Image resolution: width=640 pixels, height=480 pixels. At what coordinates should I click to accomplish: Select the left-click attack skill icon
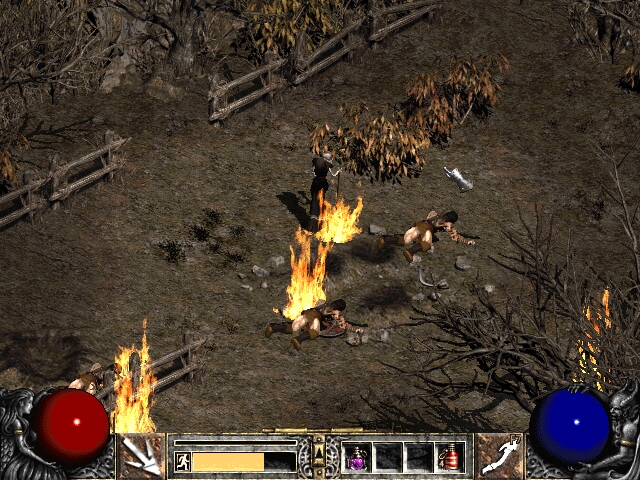pyautogui.click(x=141, y=456)
